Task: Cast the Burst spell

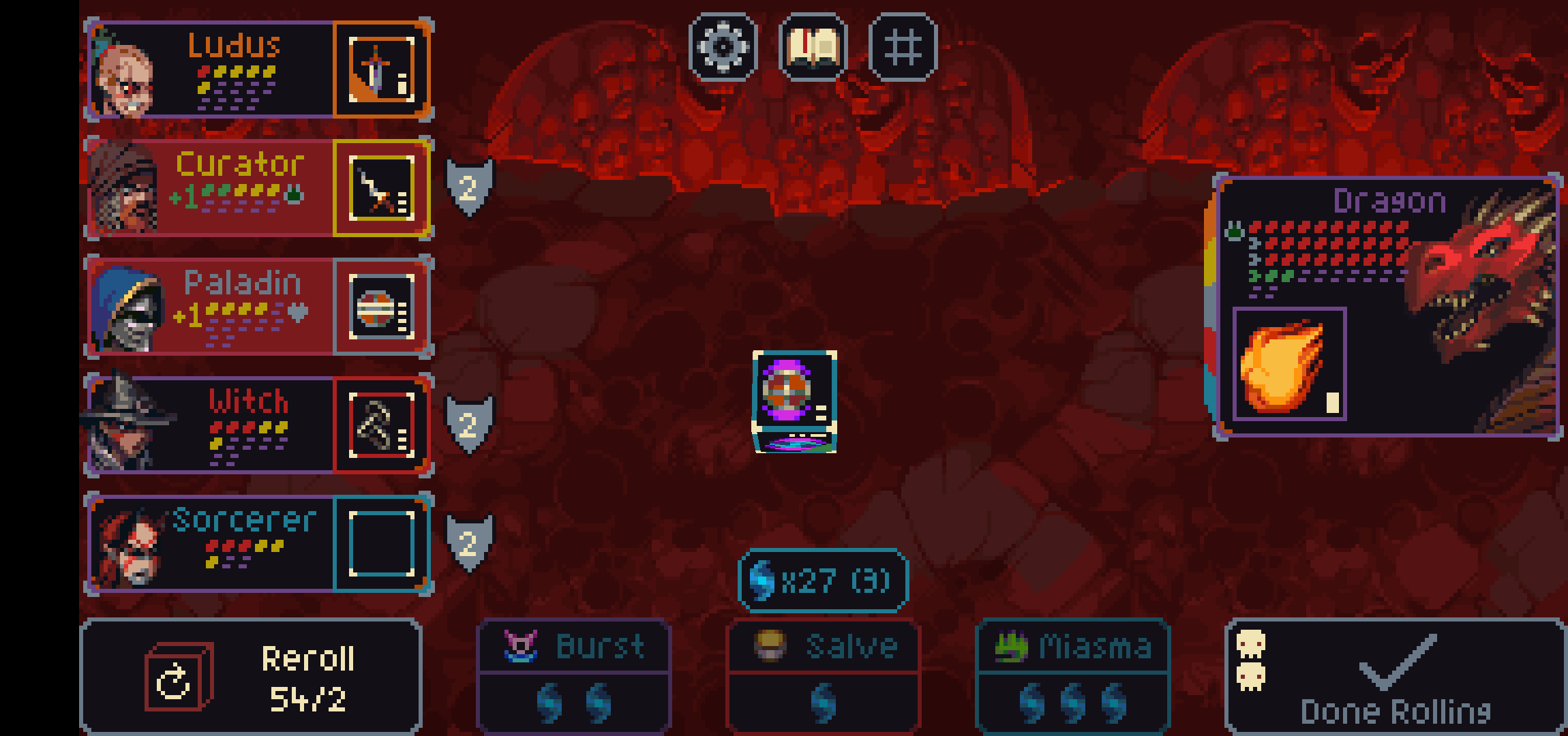Action: coord(574,676)
